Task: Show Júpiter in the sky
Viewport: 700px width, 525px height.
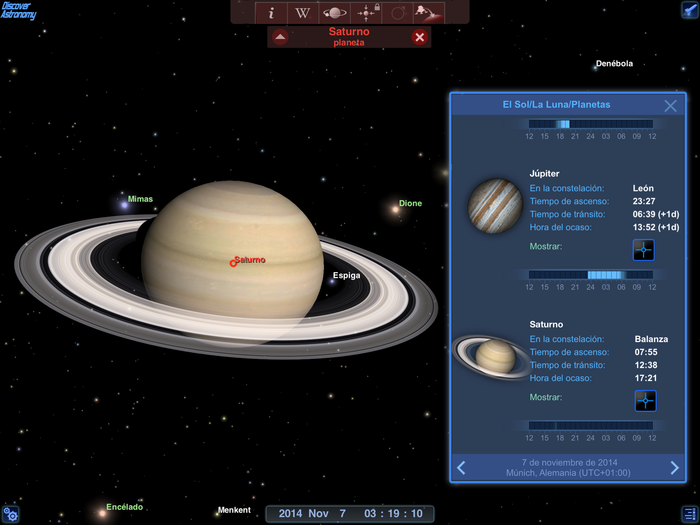Action: tap(643, 250)
